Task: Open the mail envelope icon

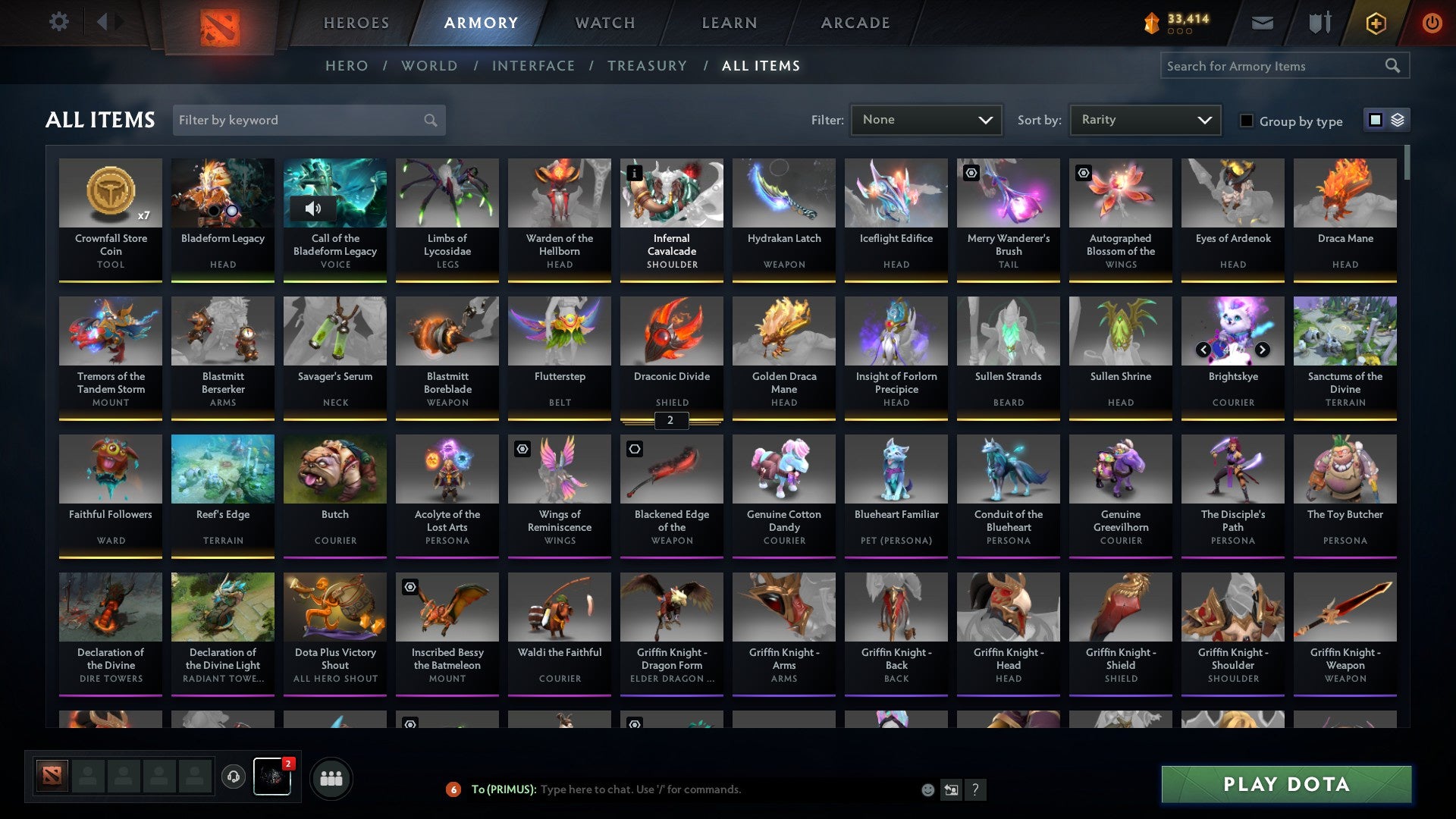Action: coord(1262,22)
